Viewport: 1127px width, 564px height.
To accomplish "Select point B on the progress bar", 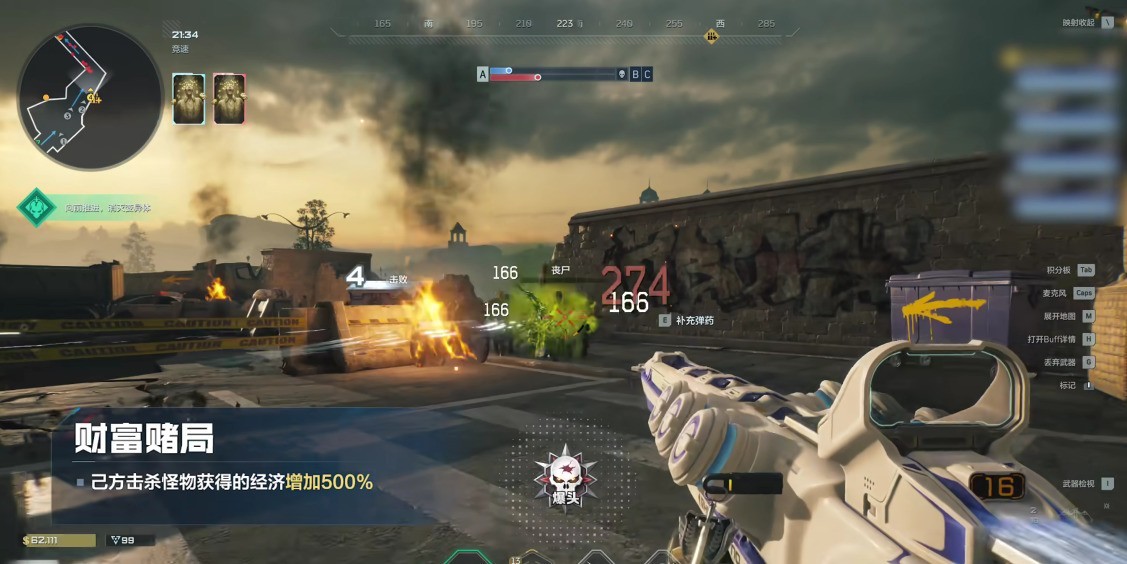I will [635, 74].
